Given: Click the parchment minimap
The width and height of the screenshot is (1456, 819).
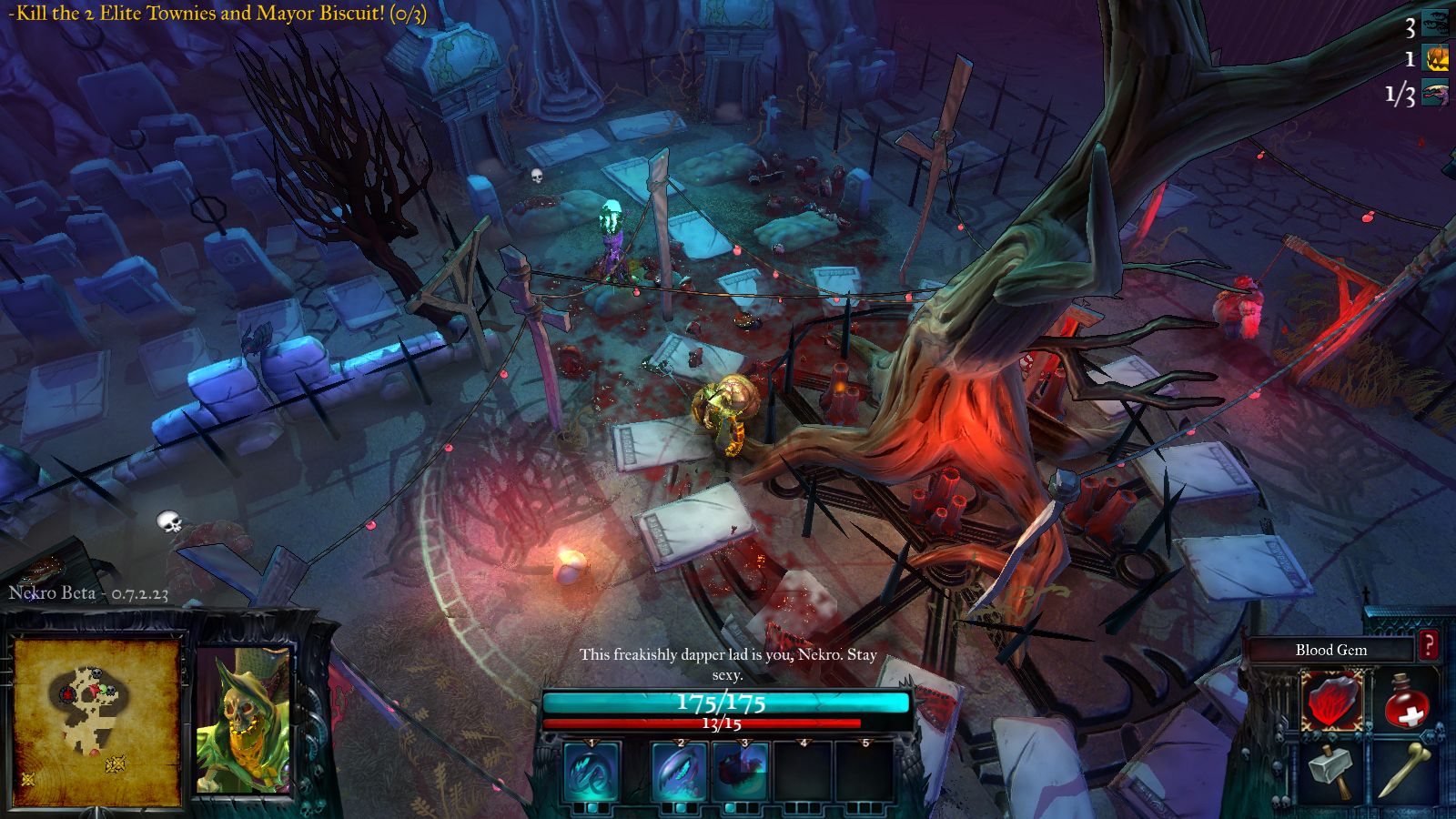Looking at the screenshot, I should pos(96,714).
